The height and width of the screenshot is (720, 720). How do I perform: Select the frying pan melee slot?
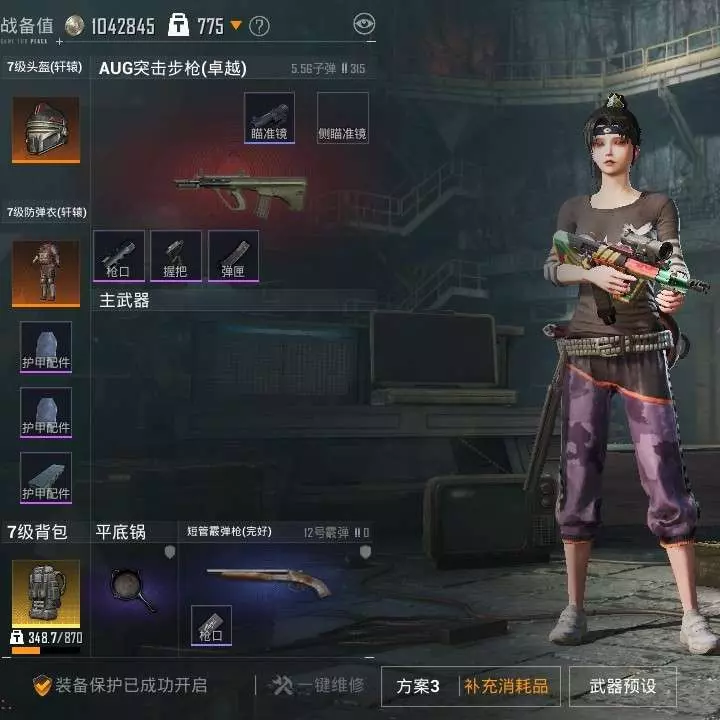pos(133,590)
